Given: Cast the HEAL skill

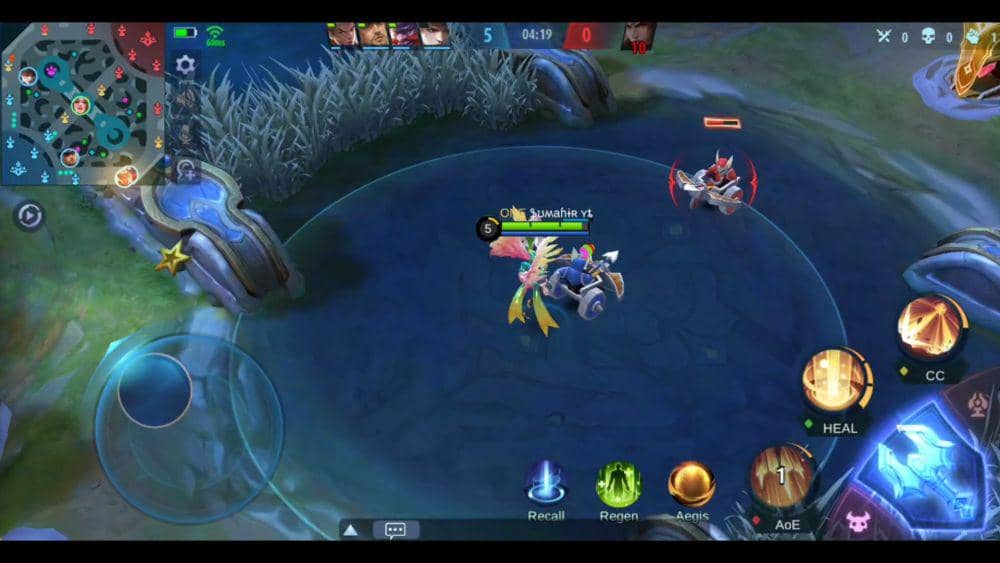Looking at the screenshot, I should pos(837,381).
